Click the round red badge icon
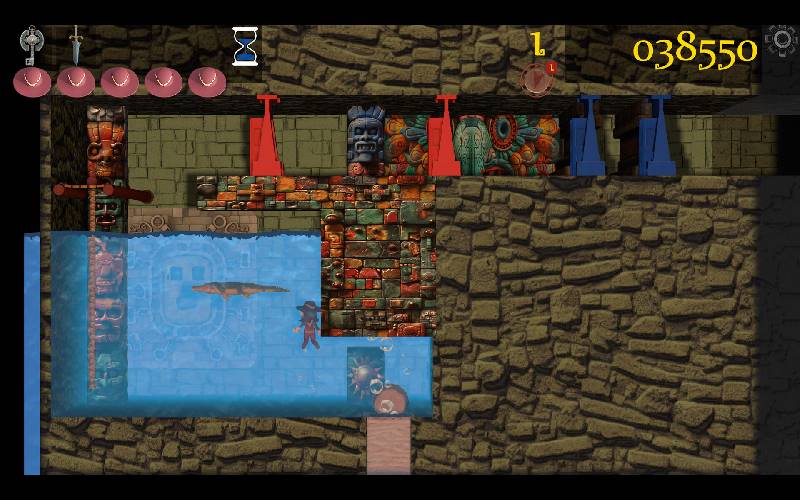800x500 pixels. 538,78
